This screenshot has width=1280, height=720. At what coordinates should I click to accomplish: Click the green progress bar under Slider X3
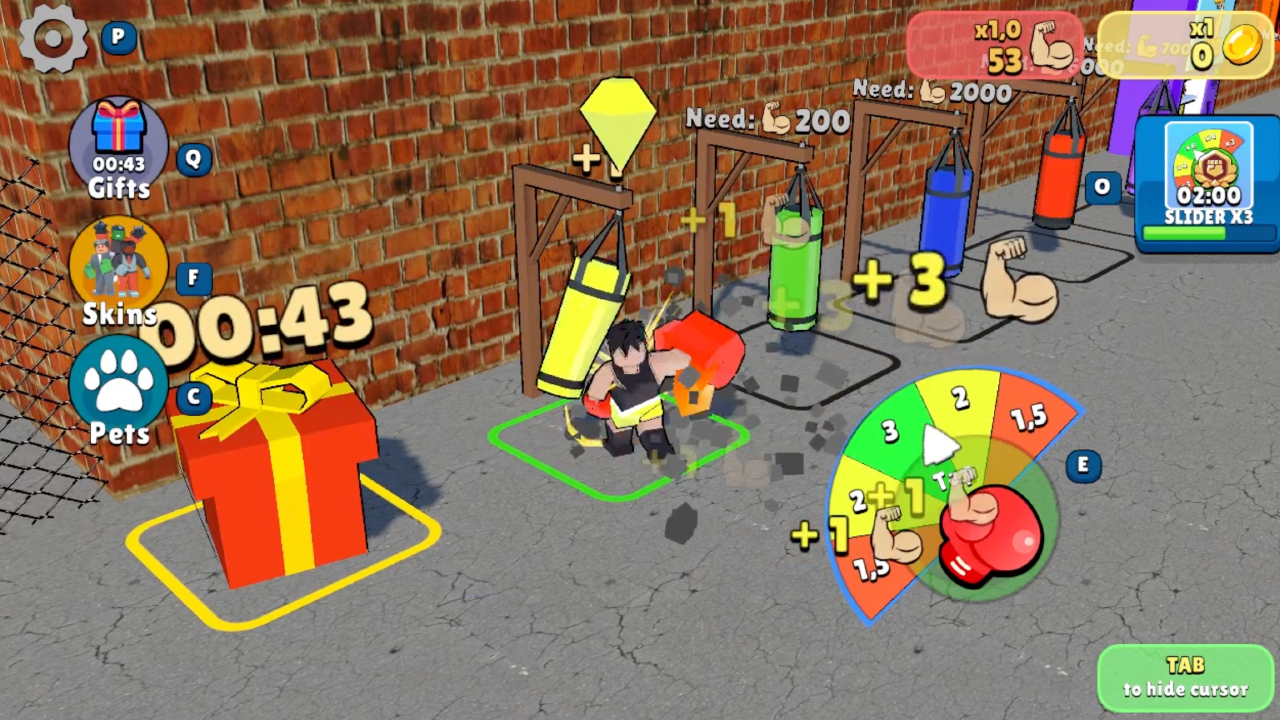(x=1200, y=232)
